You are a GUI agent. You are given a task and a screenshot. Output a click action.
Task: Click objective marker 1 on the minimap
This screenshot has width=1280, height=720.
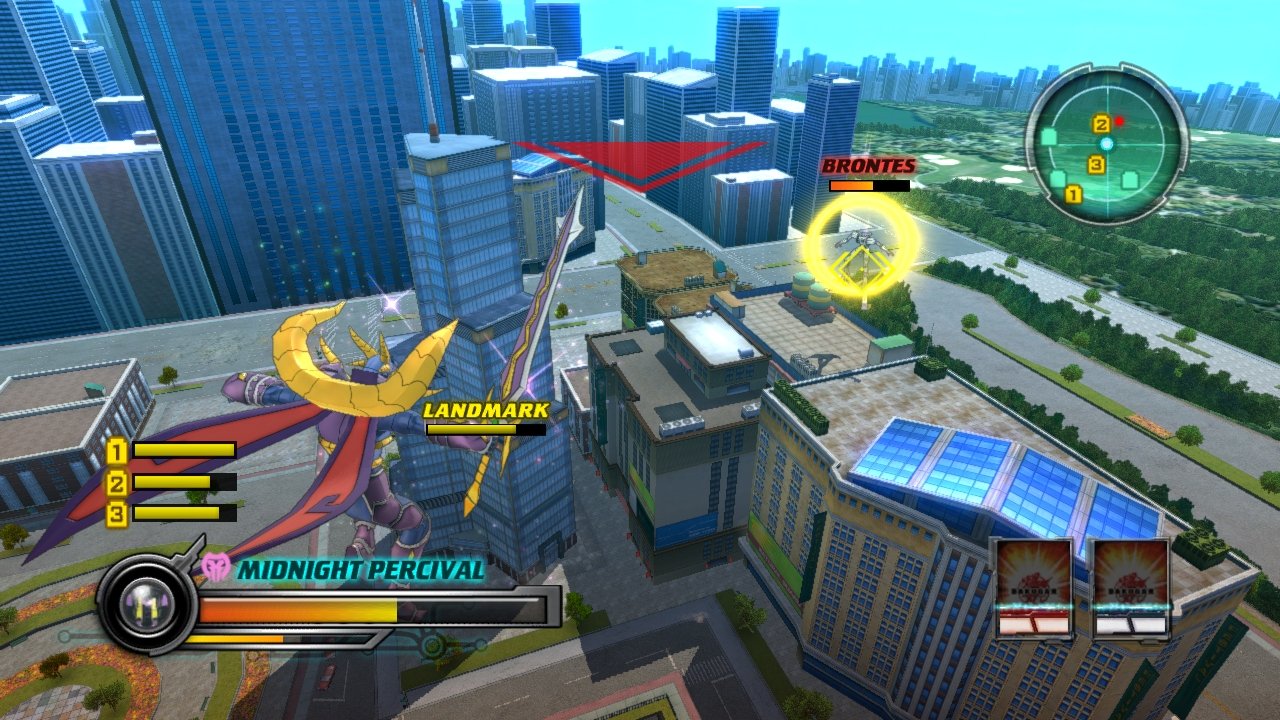click(1073, 194)
